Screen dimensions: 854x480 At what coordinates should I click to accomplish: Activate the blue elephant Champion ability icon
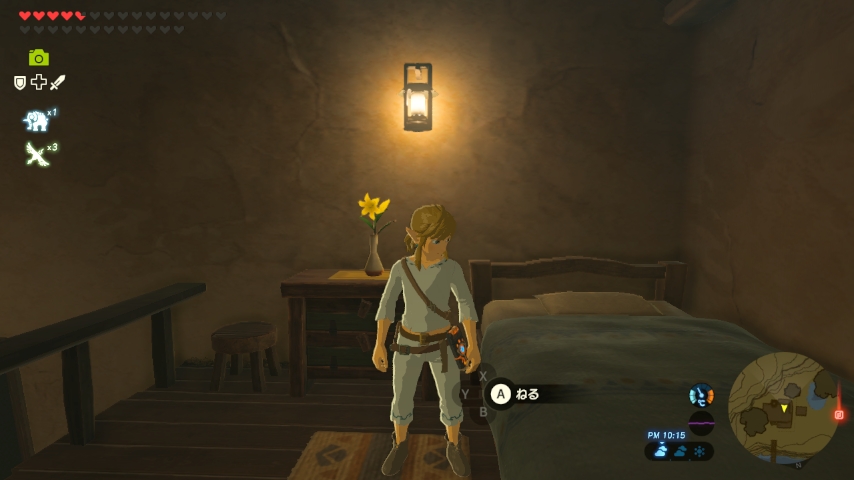pos(37,121)
